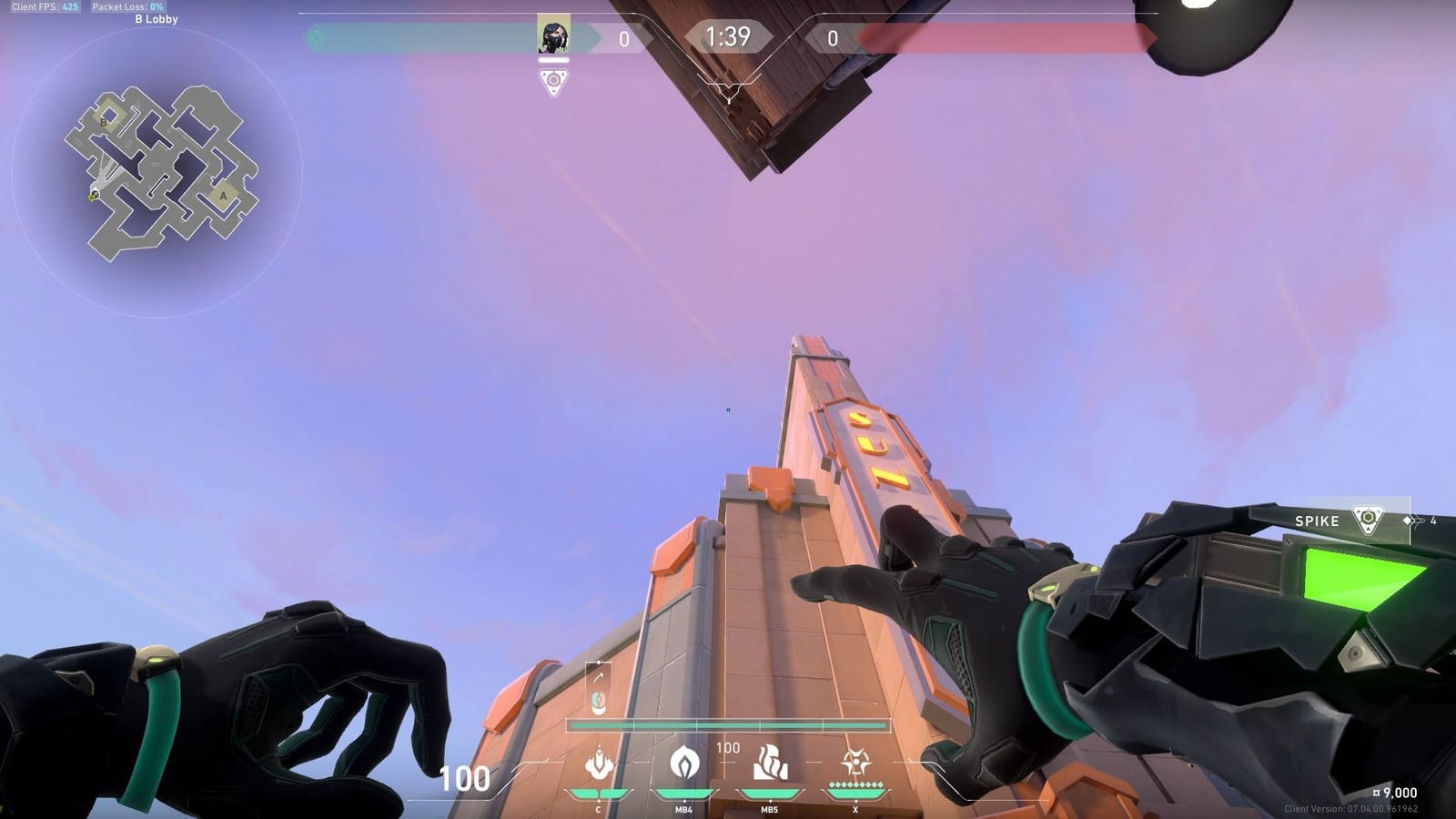Click the teal team emblem near the scoreboard
This screenshot has width=1456, height=819.
pos(314,38)
